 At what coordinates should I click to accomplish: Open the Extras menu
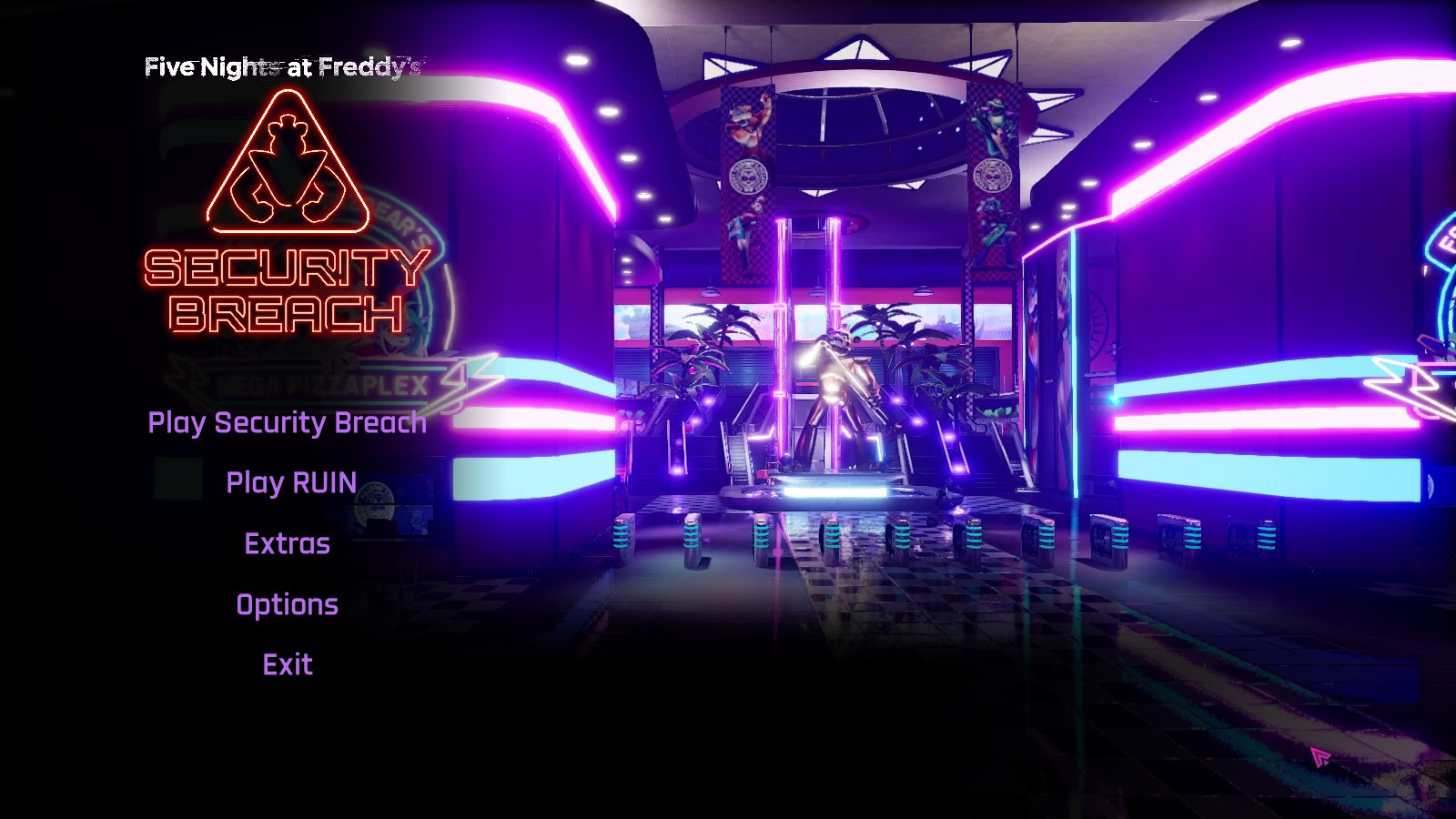pos(286,543)
